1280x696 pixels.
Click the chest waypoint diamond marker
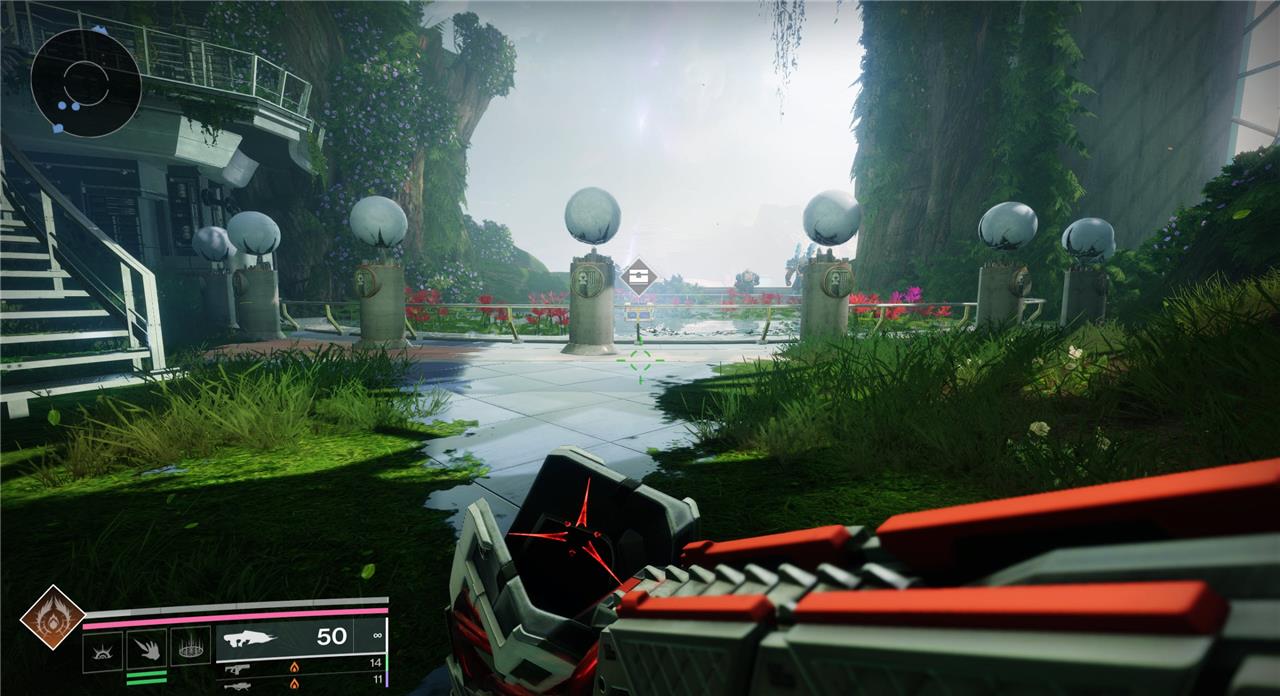[x=638, y=277]
